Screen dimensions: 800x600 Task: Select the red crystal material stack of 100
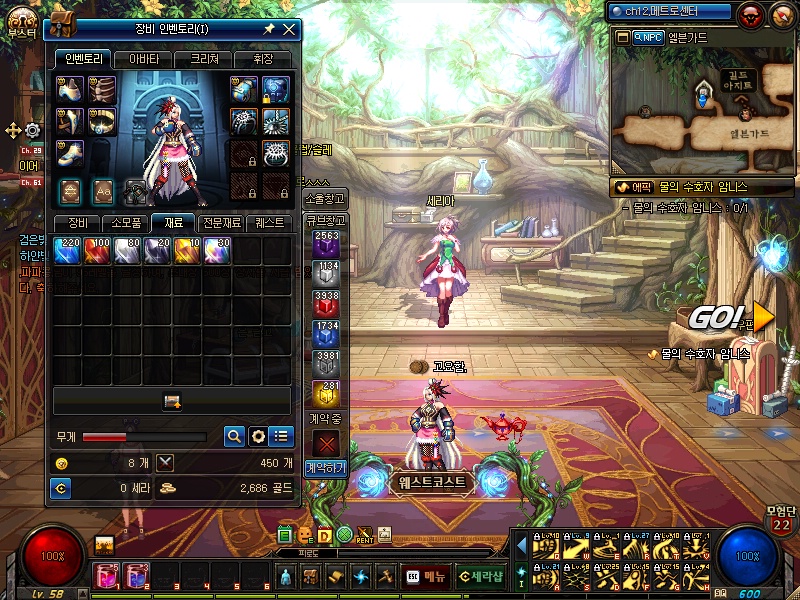pos(97,250)
